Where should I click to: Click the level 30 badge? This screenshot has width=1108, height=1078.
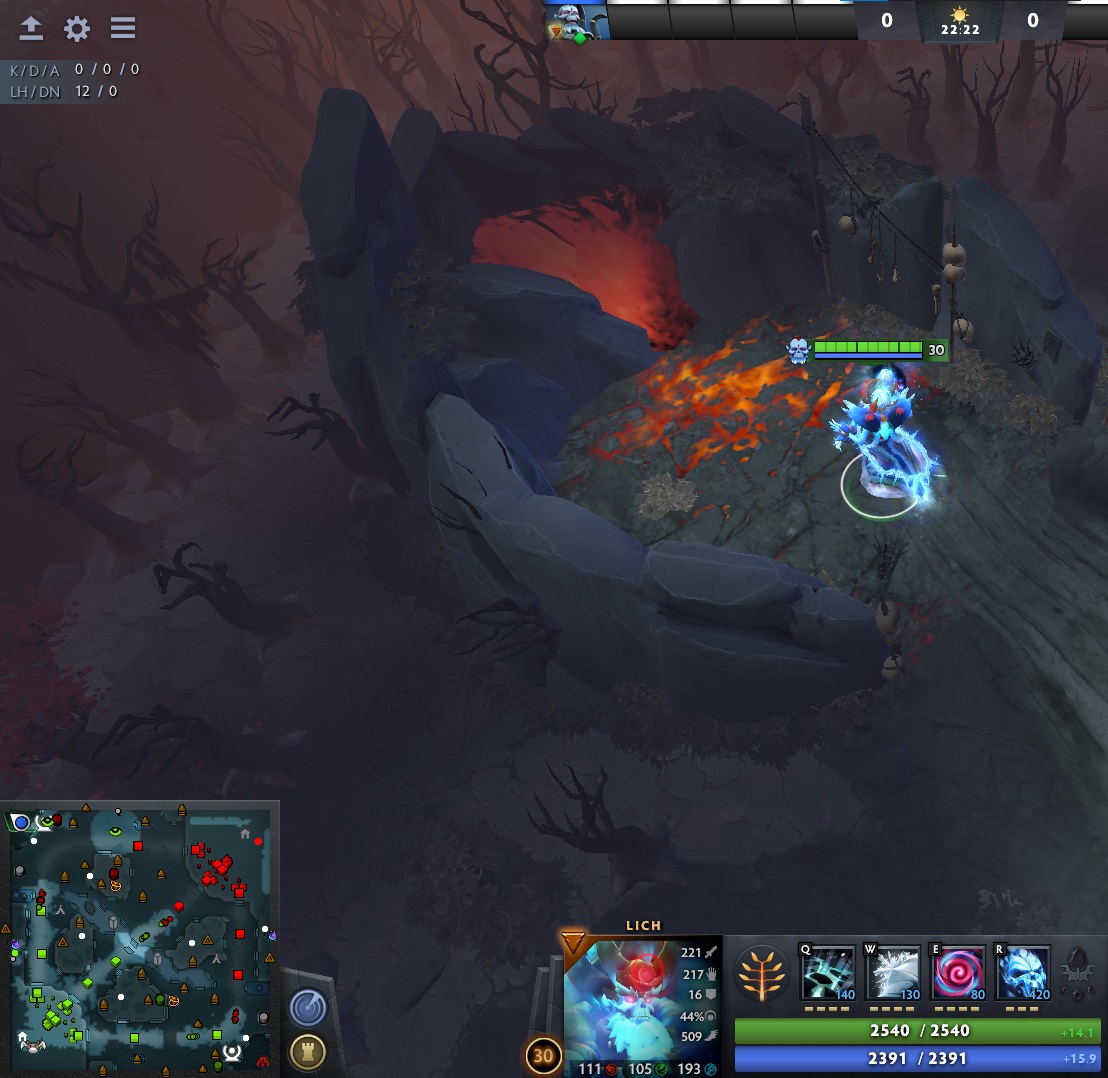(x=543, y=1055)
